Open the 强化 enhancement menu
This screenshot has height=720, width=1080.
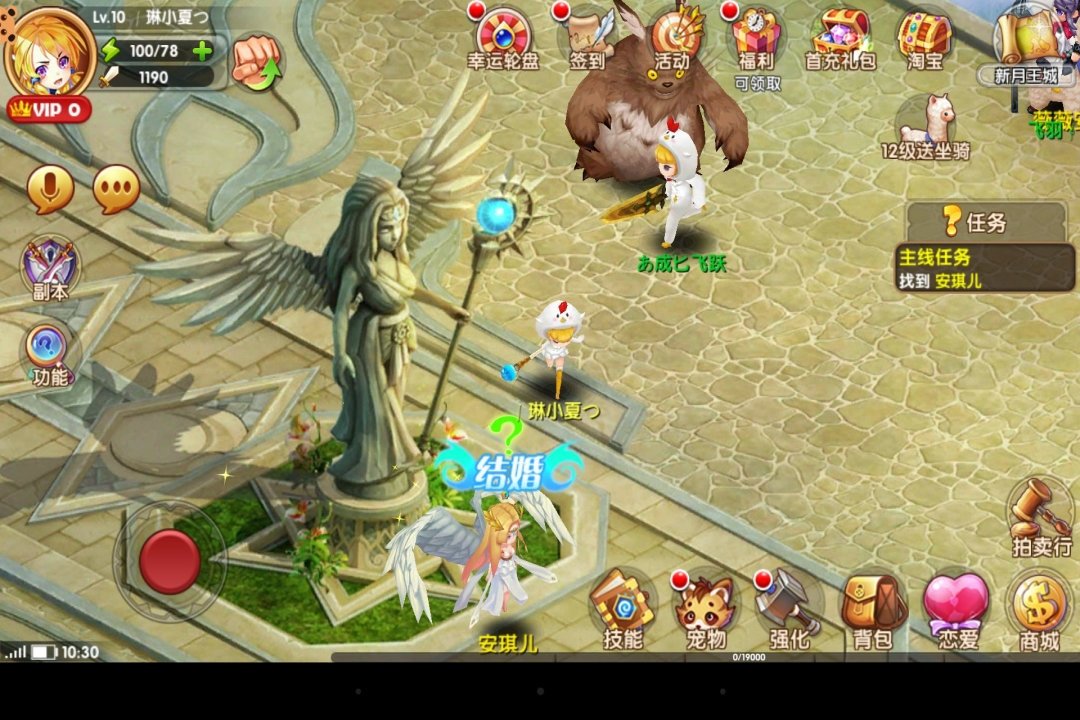pyautogui.click(x=789, y=610)
